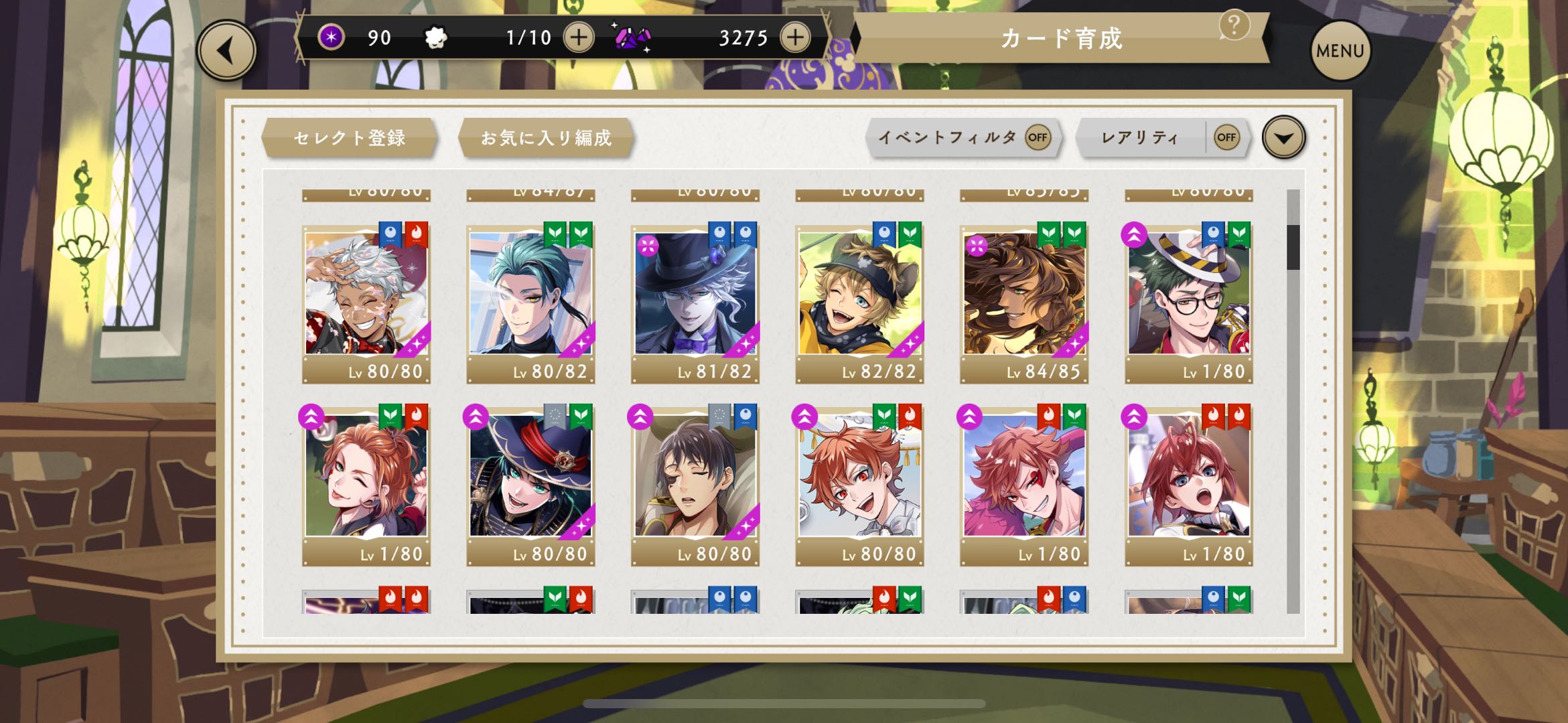The image size is (1568, 723).
Task: Pick the sleeping dark-haired card Lv 80/80
Action: (x=695, y=477)
